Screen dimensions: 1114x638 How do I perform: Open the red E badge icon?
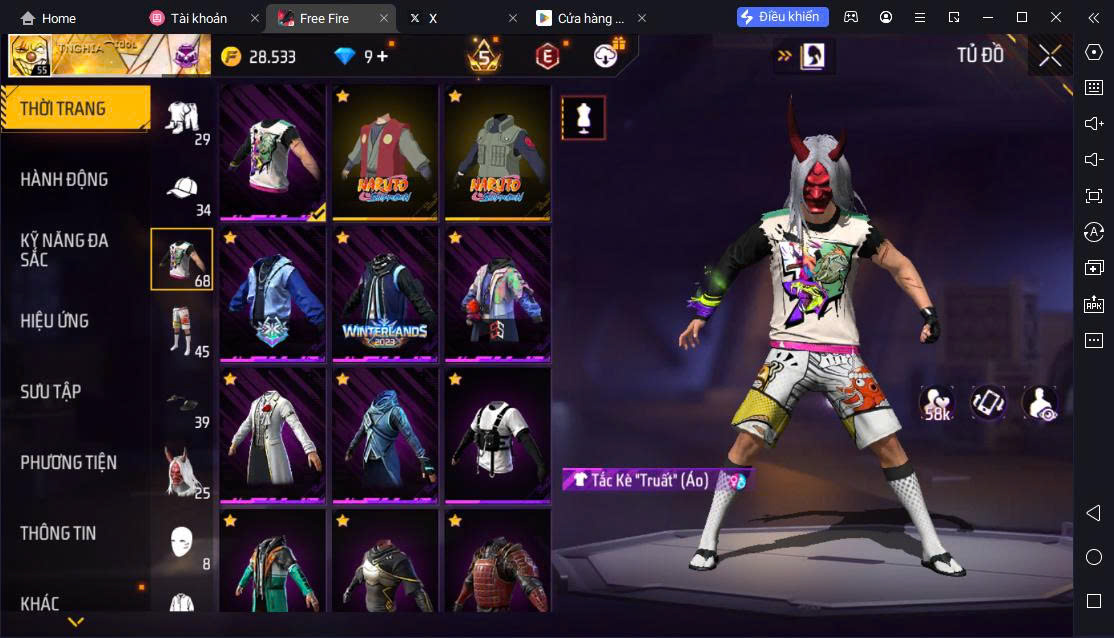(546, 56)
